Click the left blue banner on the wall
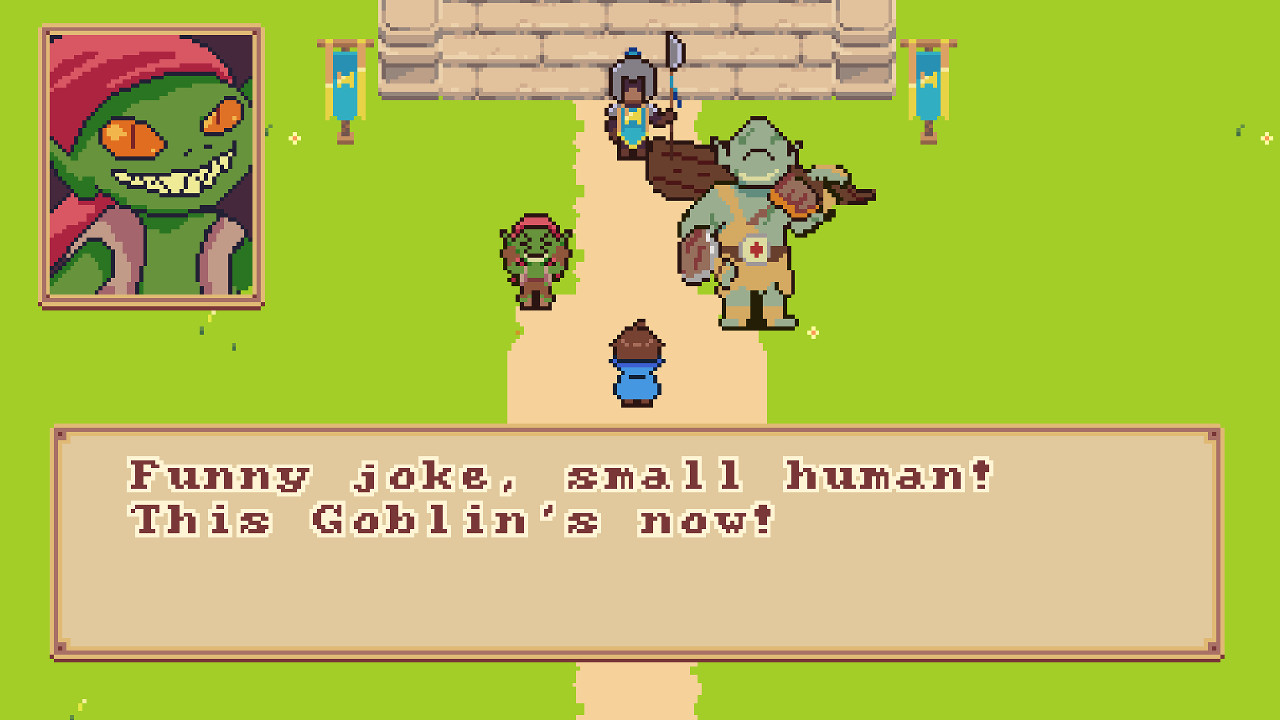1280x720 pixels. (344, 85)
